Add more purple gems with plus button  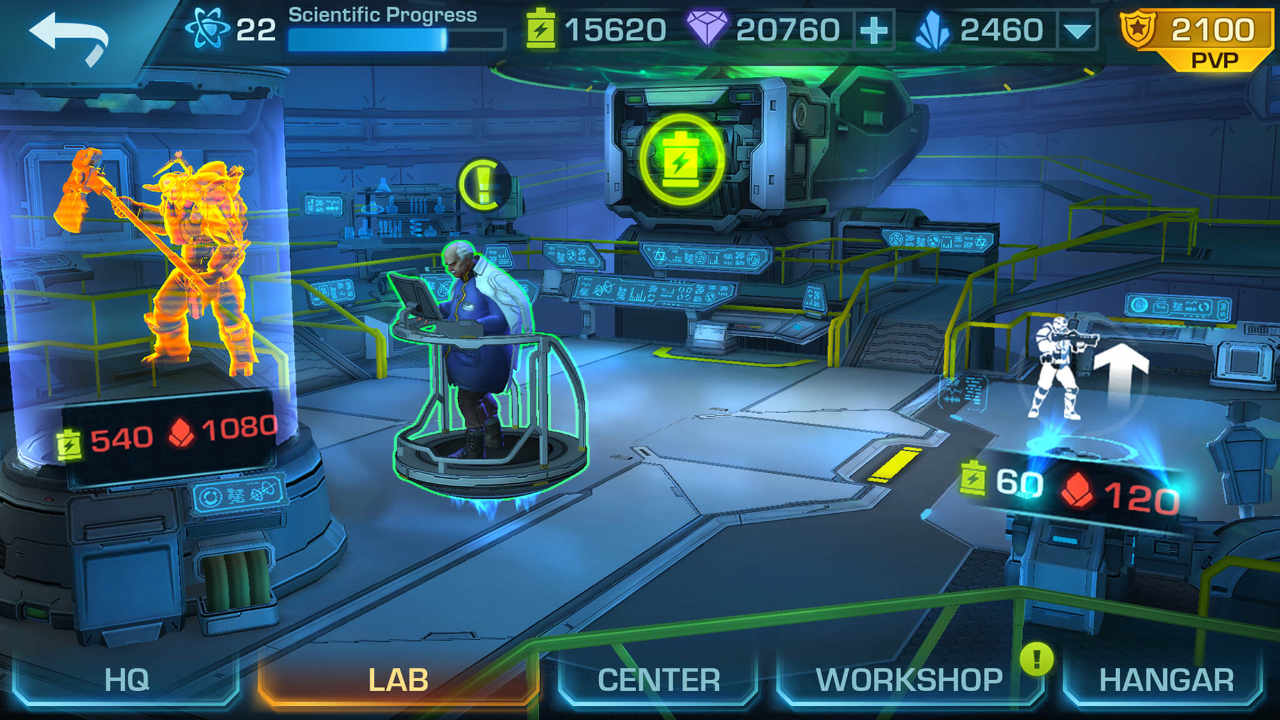pyautogui.click(x=874, y=30)
